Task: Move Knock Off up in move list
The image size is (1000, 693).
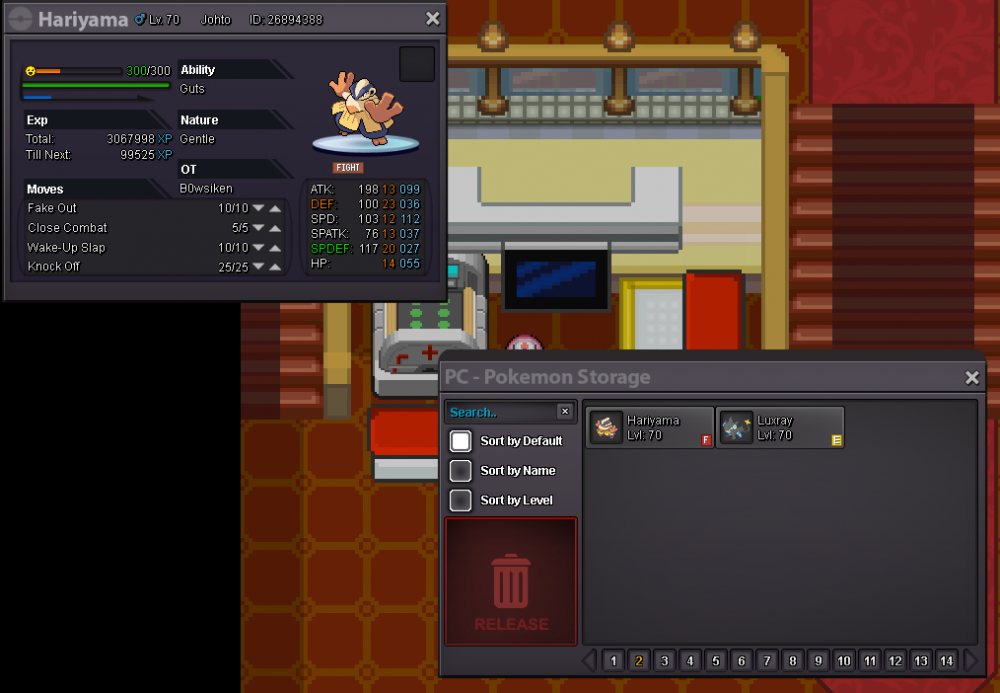Action: [275, 267]
